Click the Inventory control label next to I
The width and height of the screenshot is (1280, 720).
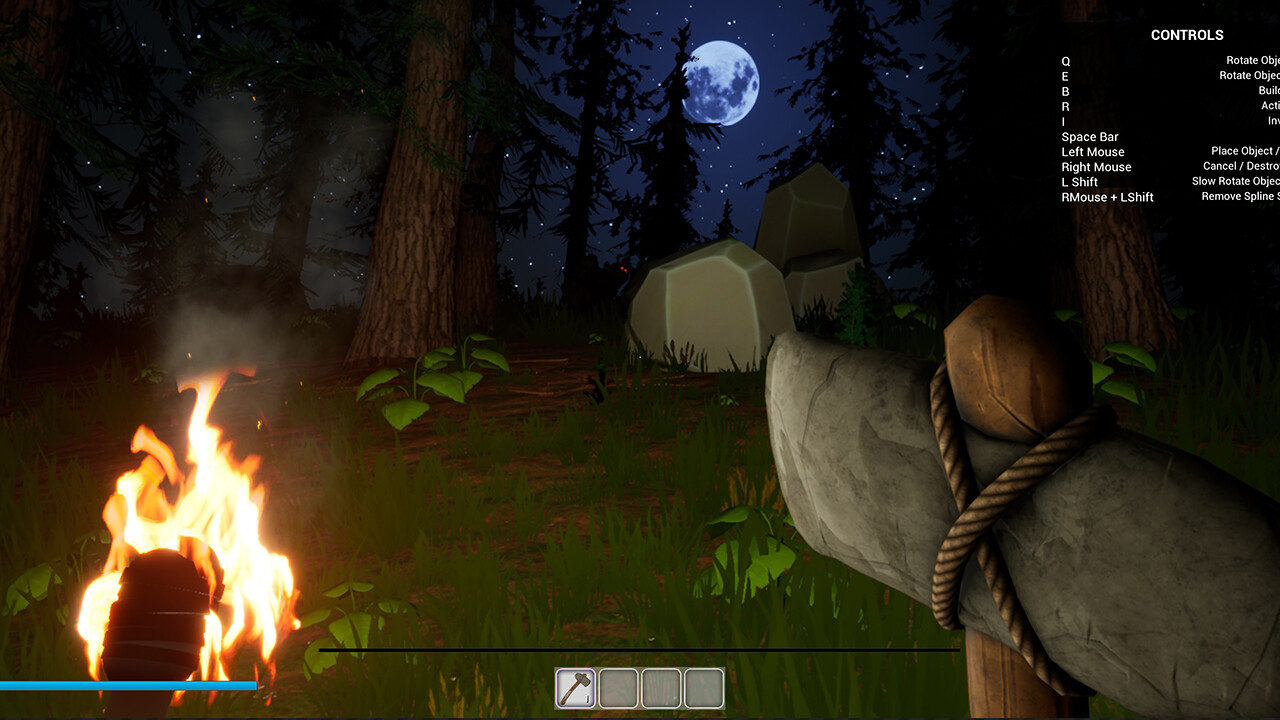[1272, 121]
